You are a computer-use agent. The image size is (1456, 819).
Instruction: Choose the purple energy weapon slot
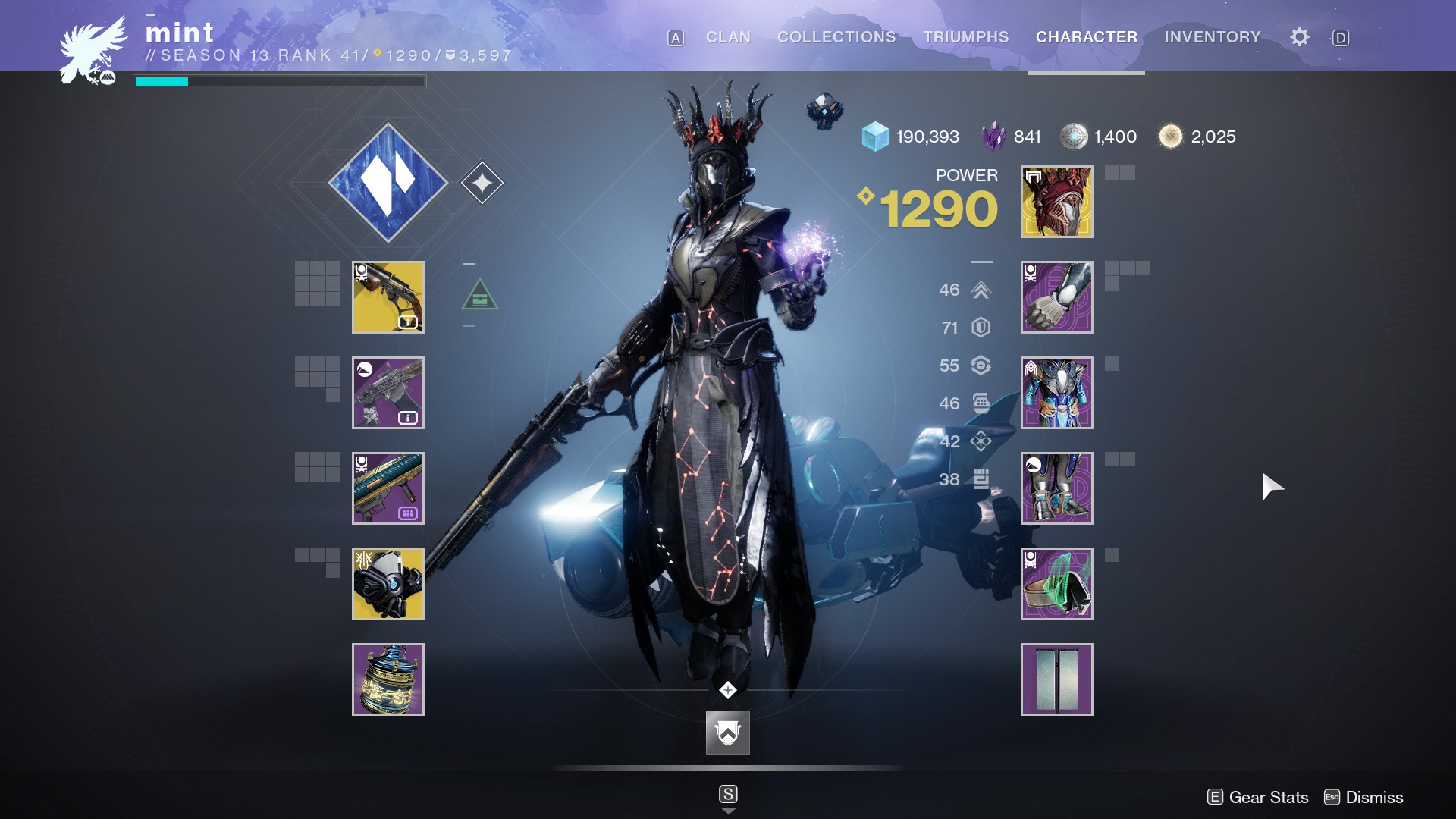click(x=388, y=393)
